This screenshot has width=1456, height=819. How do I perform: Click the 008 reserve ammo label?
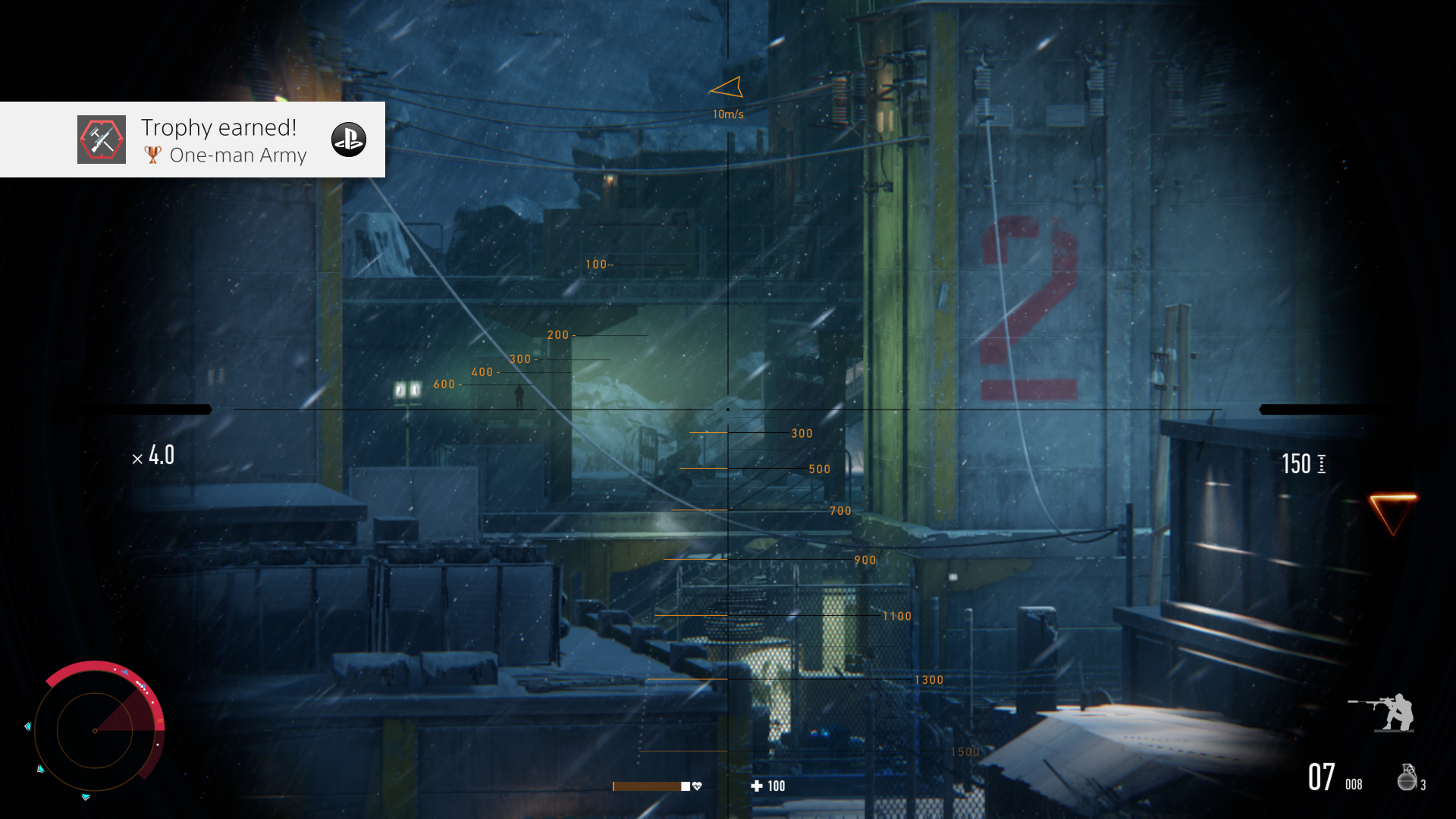point(1353,785)
